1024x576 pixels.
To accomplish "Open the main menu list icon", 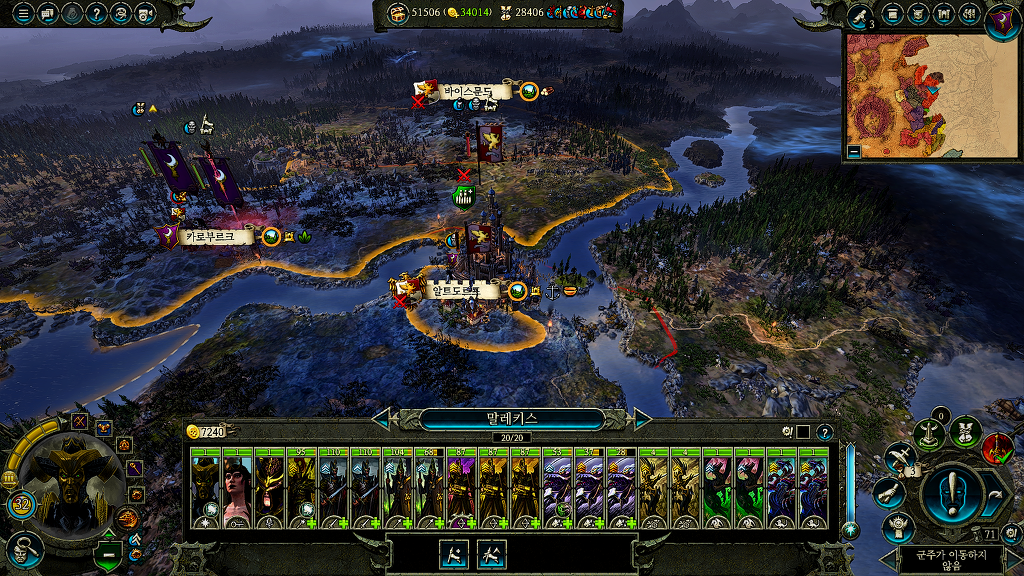I will pyautogui.click(x=23, y=14).
